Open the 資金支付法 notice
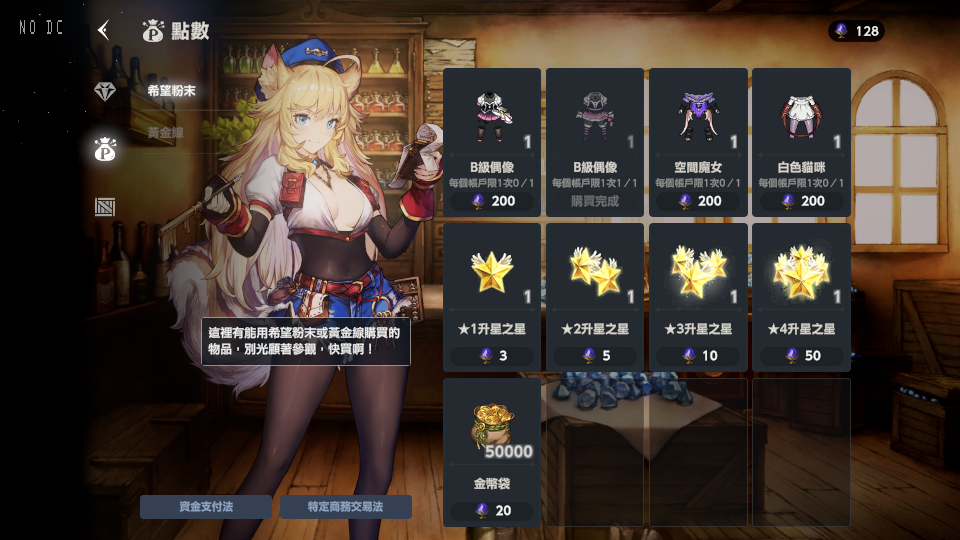This screenshot has width=960, height=540. point(206,507)
